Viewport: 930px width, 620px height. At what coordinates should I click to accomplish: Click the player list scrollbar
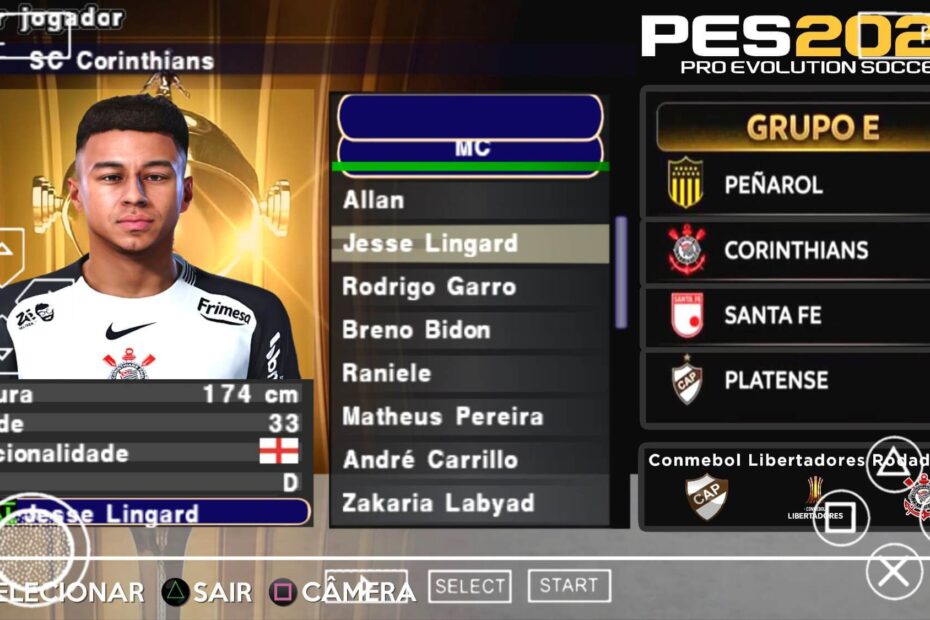click(x=621, y=272)
